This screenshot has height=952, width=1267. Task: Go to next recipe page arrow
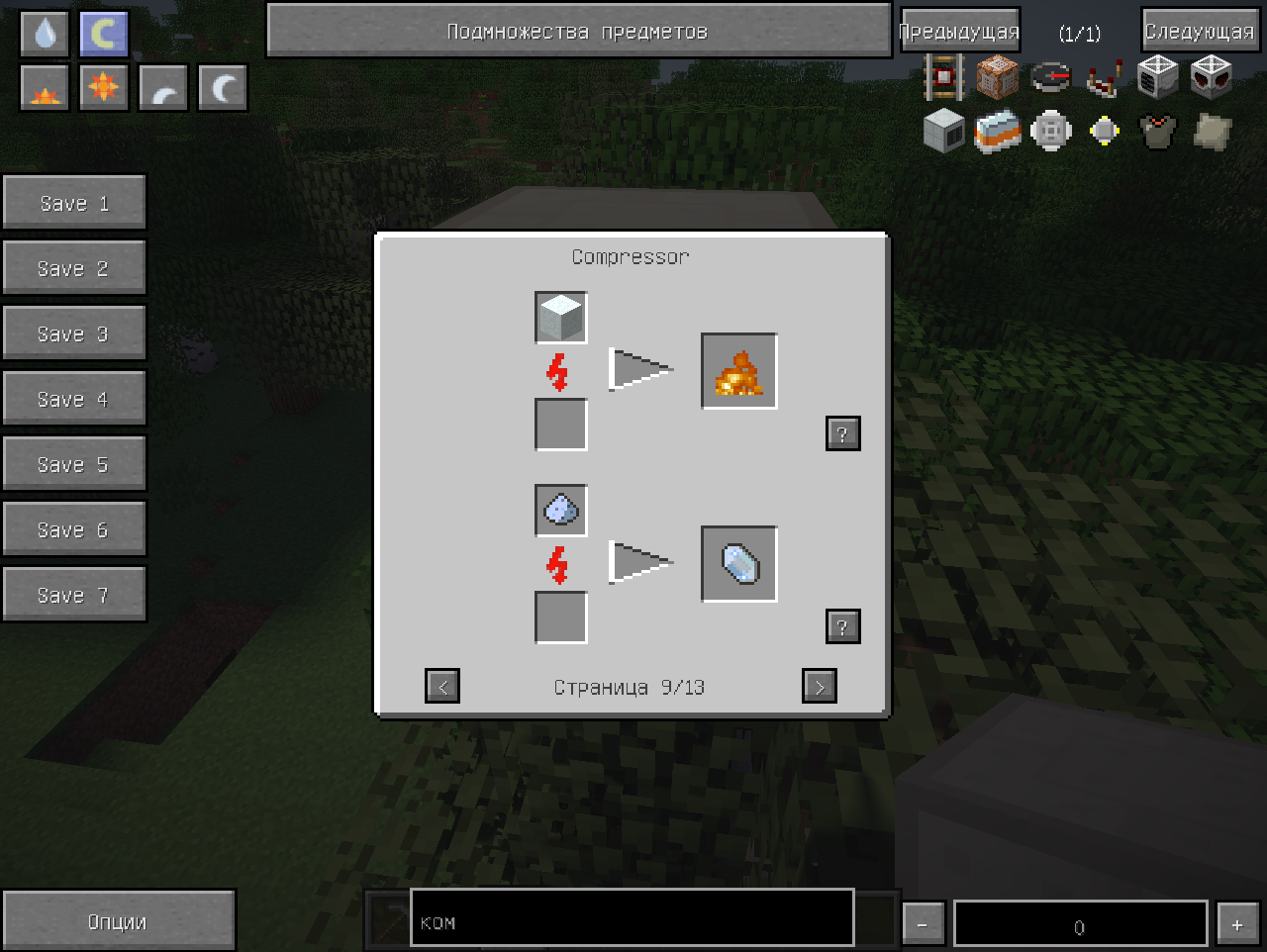pos(820,686)
